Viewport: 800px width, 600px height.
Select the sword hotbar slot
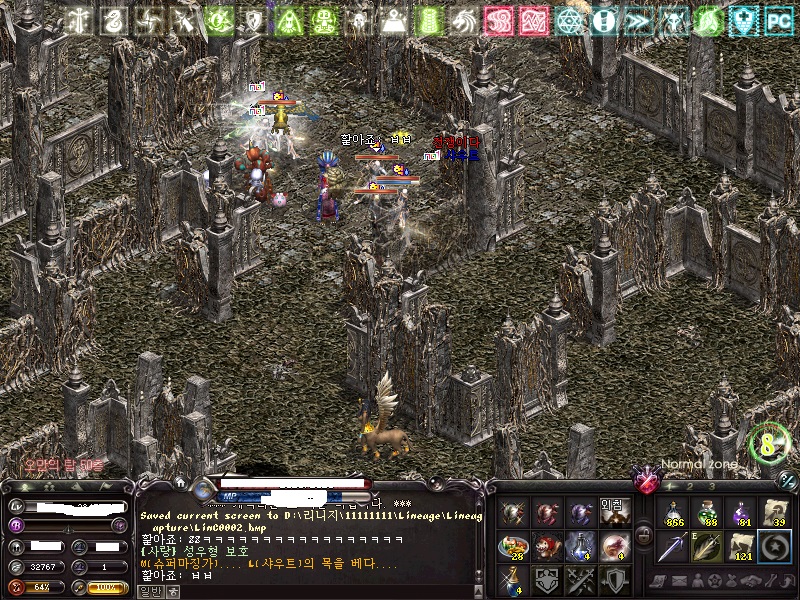pos(672,547)
